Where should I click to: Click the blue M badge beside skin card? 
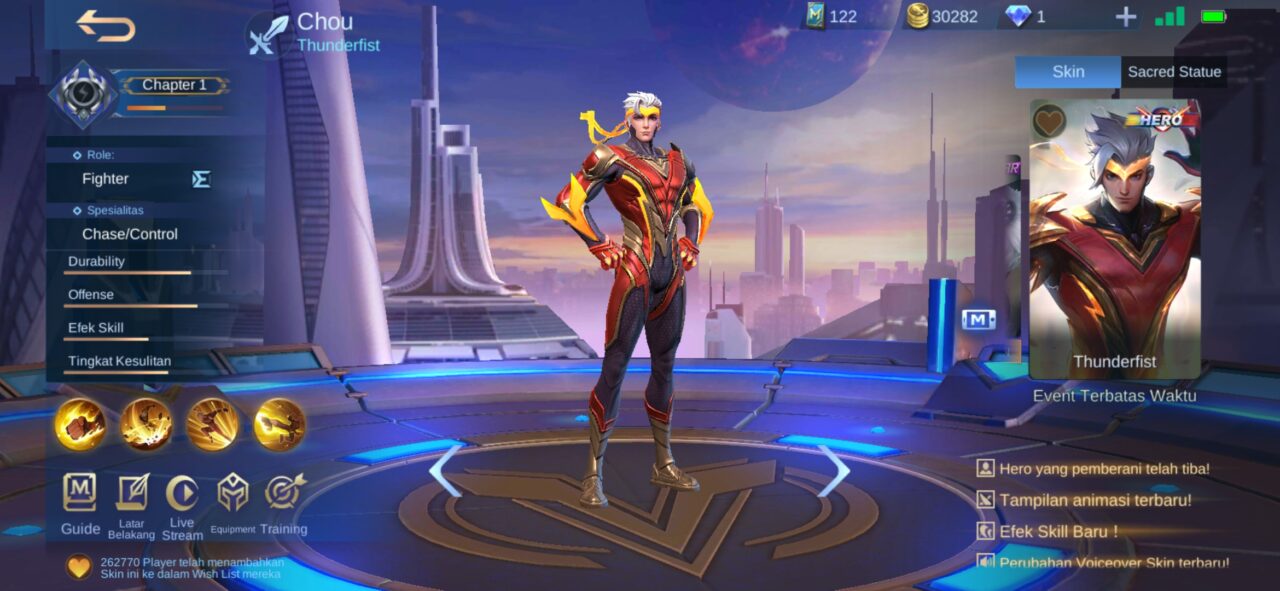coord(978,319)
